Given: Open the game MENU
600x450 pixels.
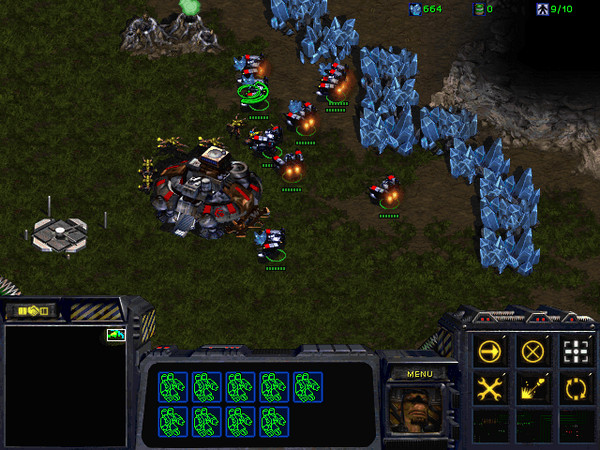Looking at the screenshot, I should 418,374.
